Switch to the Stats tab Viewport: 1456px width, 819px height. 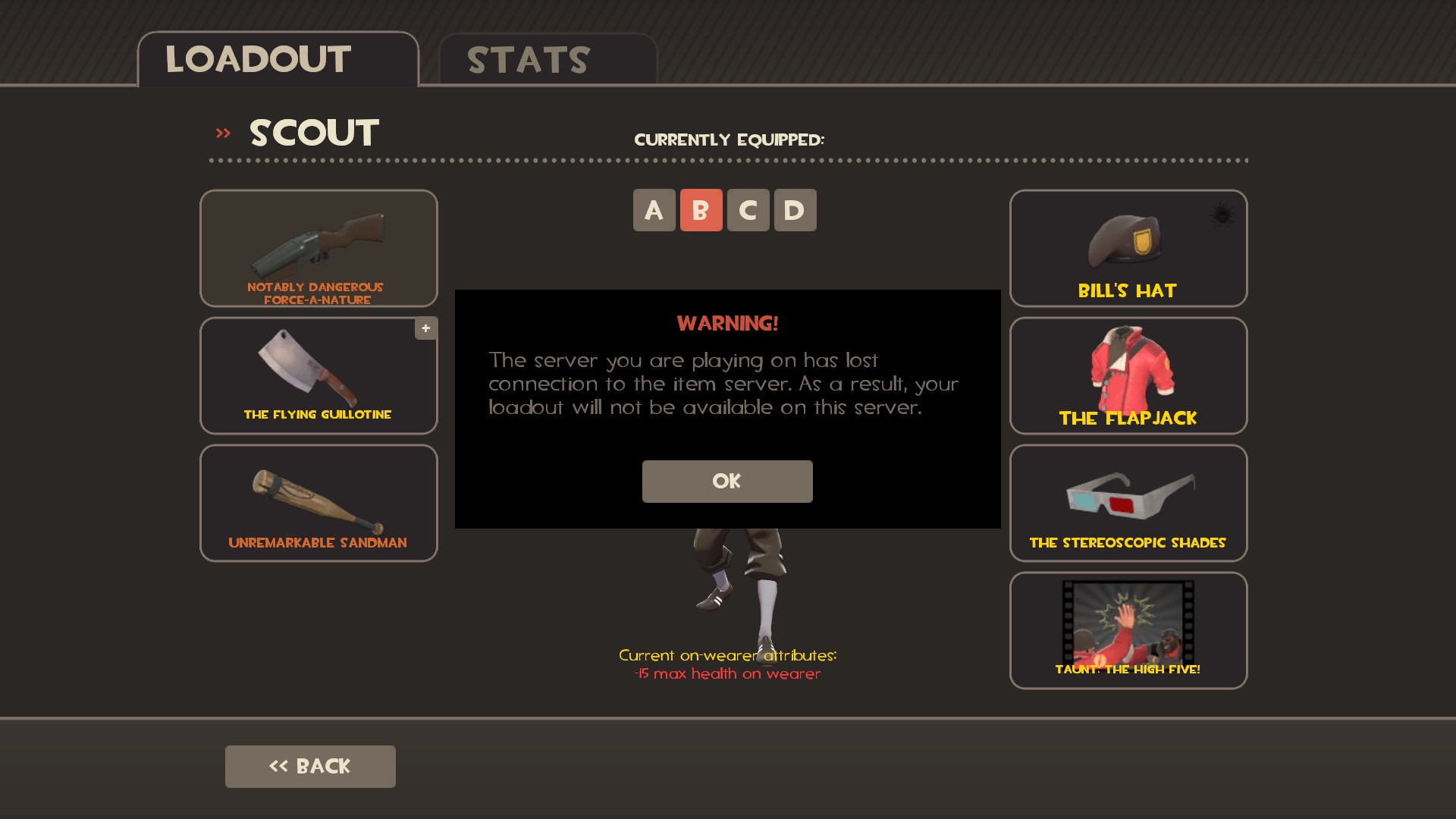point(547,60)
